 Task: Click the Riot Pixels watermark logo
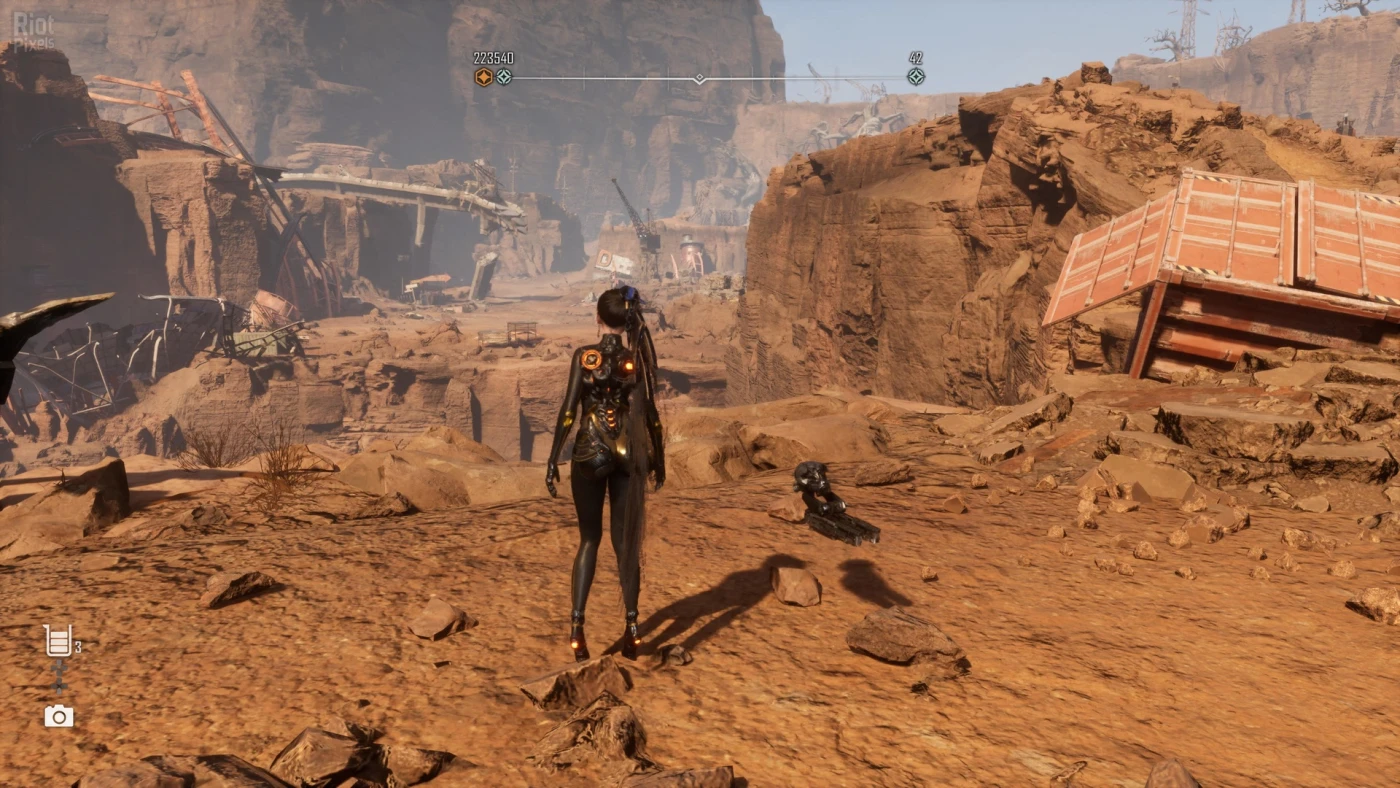tap(33, 31)
